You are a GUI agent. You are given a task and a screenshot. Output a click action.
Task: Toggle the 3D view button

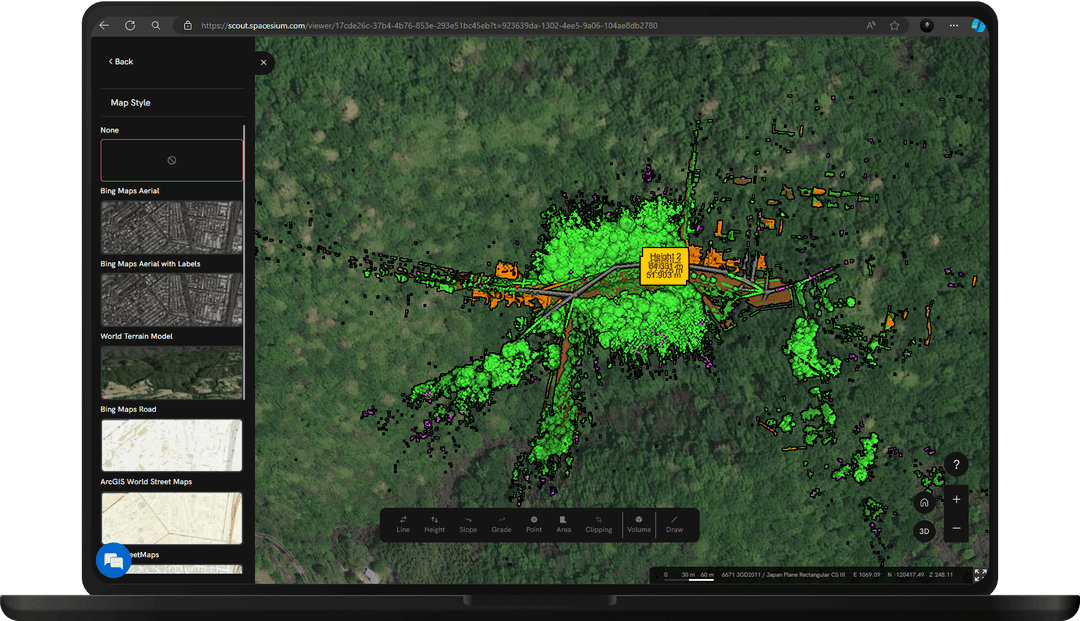coord(924,531)
